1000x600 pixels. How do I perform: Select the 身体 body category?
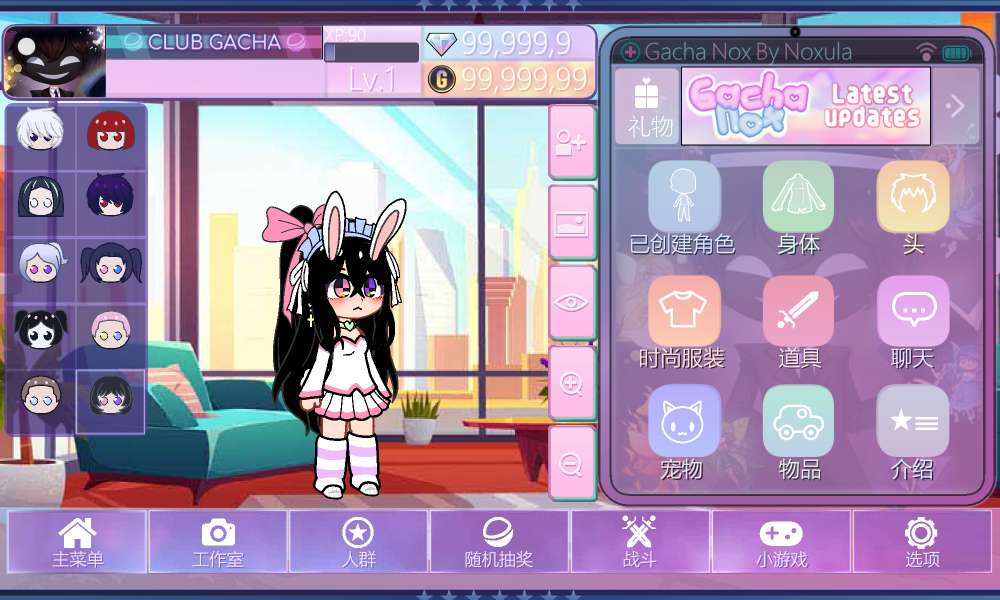click(x=798, y=198)
